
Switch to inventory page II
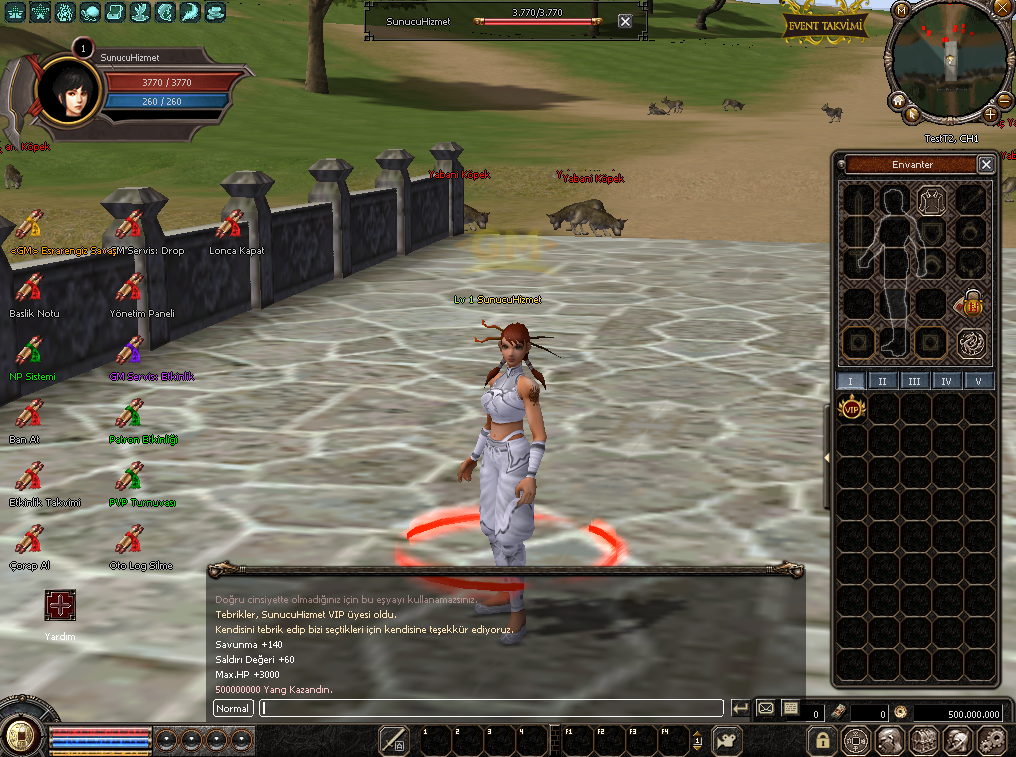coord(883,381)
